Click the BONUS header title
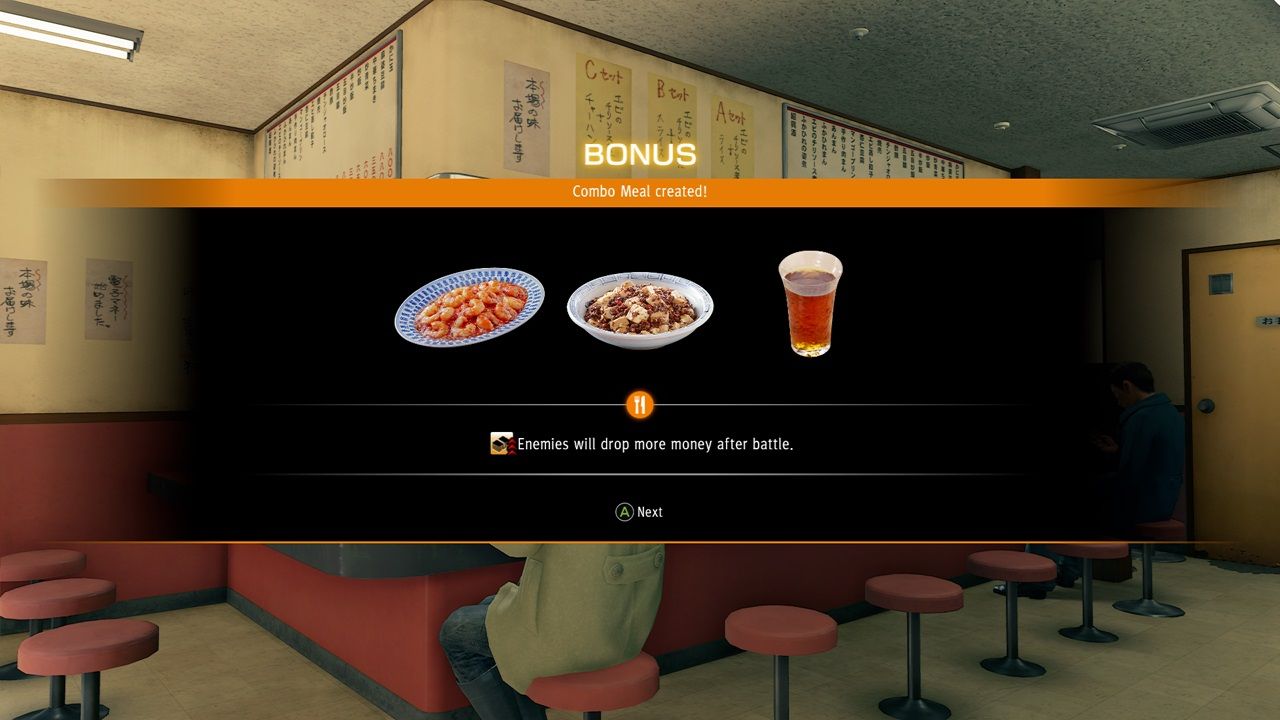Image resolution: width=1280 pixels, height=720 pixels. (639, 153)
